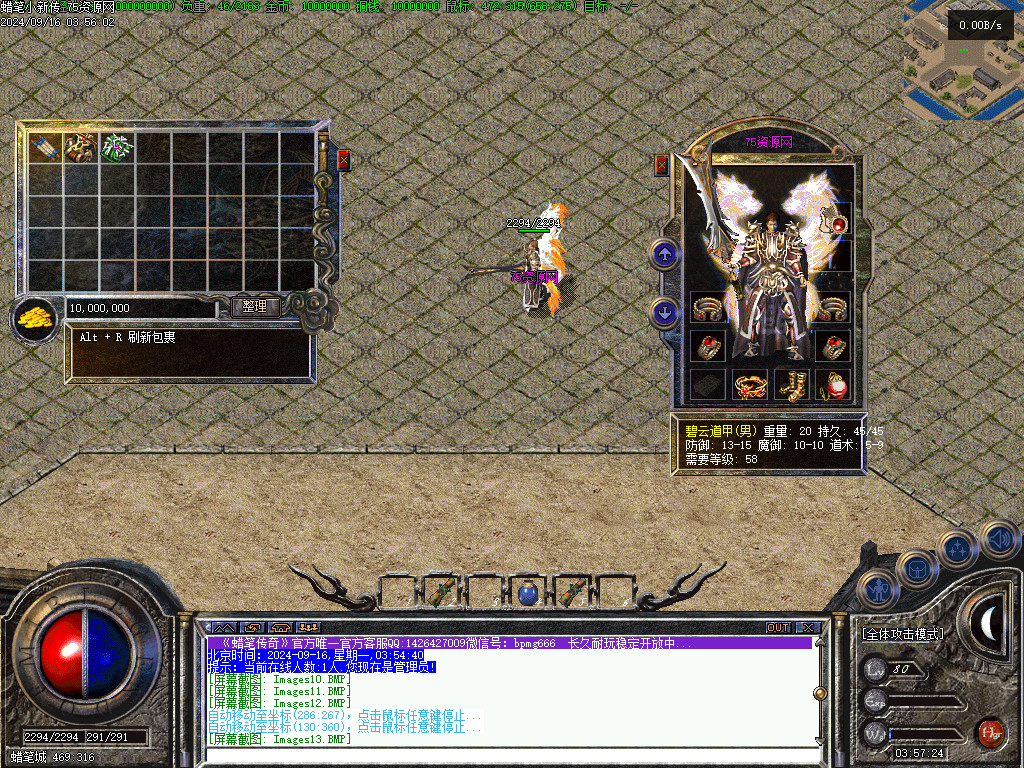
Task: Use the blue potion jar in quickbar
Action: (x=527, y=593)
